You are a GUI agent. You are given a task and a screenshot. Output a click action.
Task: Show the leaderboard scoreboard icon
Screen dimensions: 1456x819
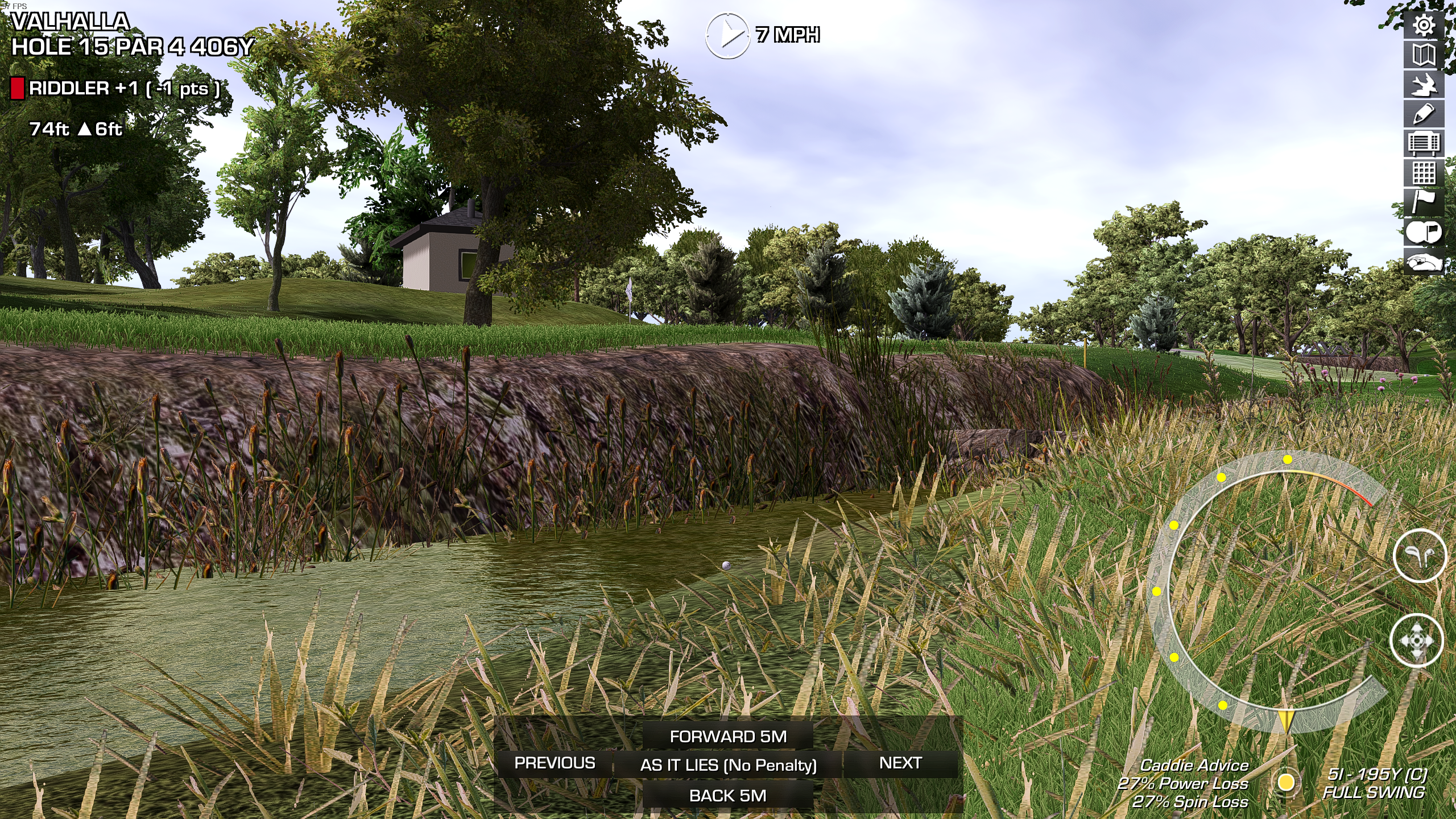tap(1424, 144)
